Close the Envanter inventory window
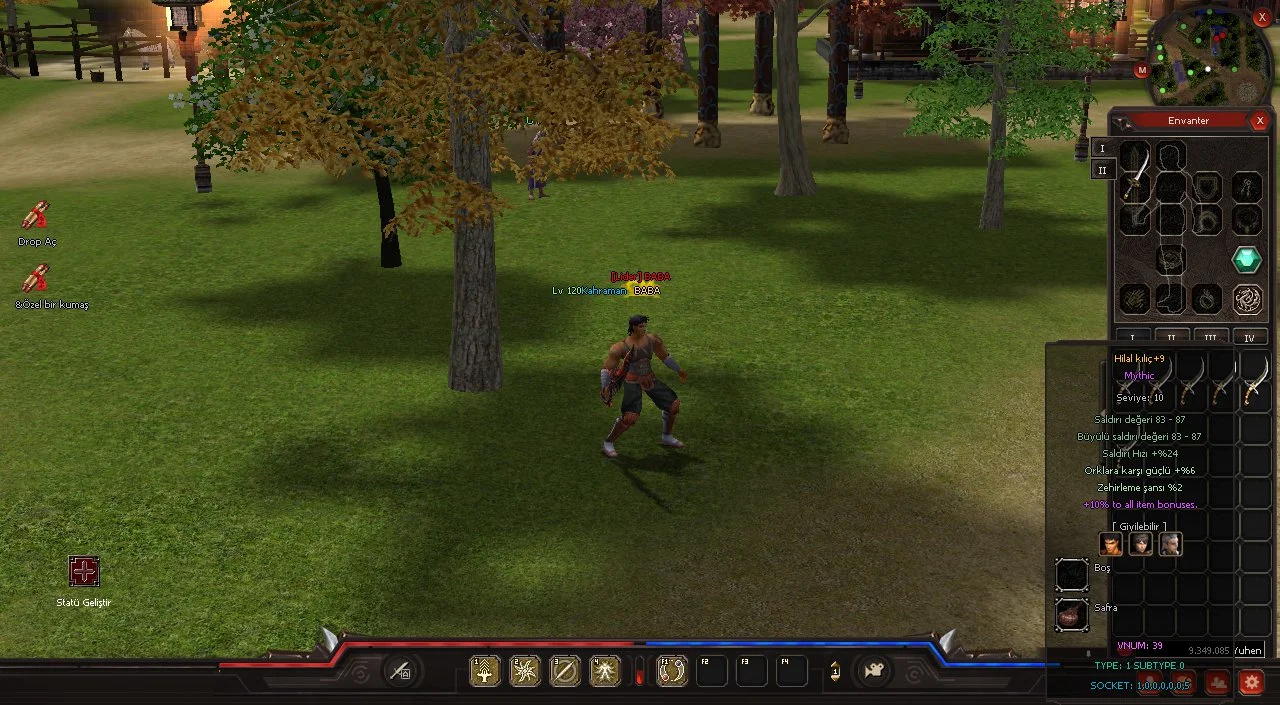 1259,121
